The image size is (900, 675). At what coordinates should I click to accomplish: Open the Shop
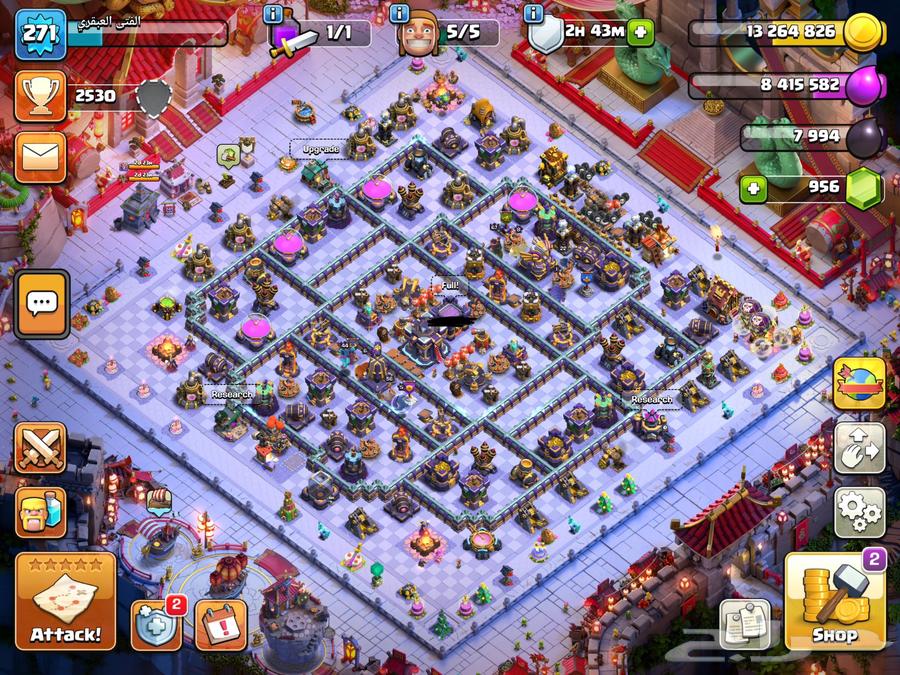(x=834, y=603)
